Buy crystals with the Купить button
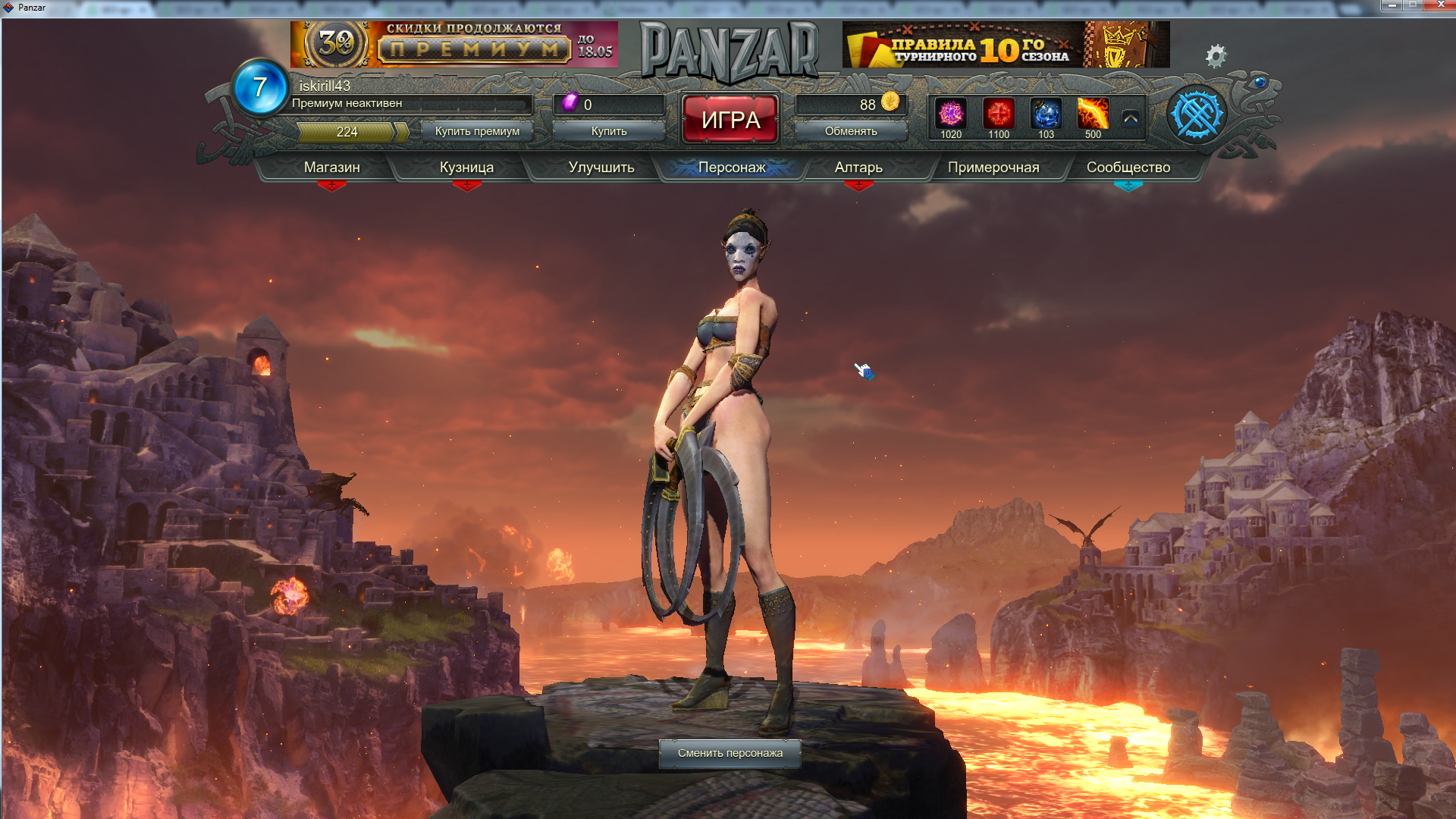 609,131
